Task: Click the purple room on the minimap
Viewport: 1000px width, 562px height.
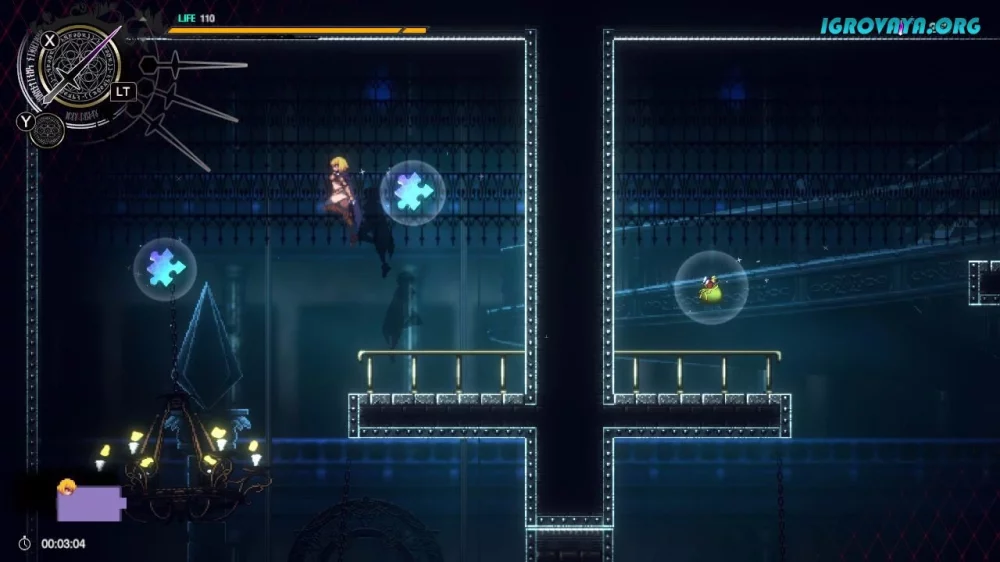Action: pyautogui.click(x=89, y=503)
